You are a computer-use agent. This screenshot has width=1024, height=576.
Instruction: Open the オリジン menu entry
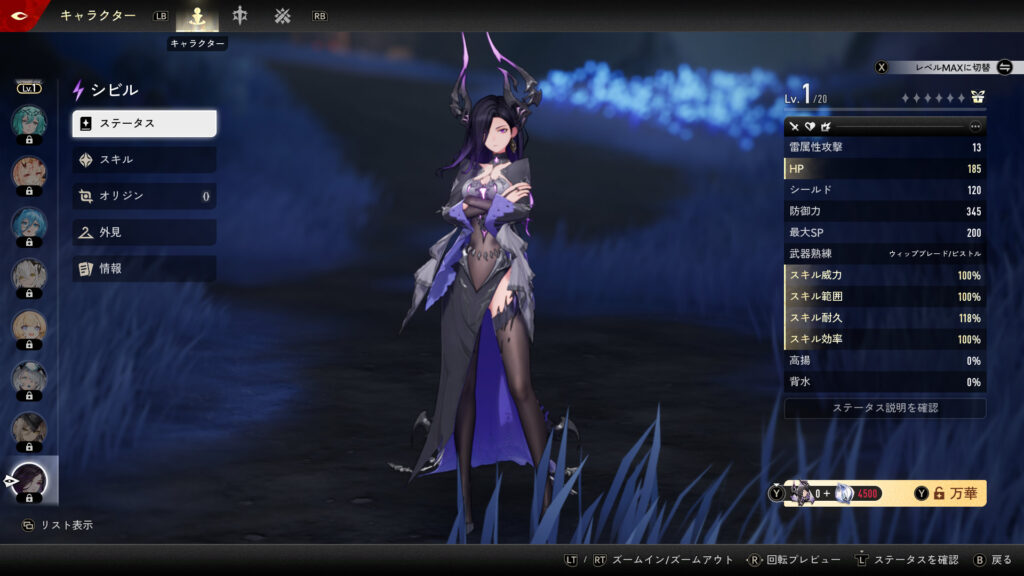[x=144, y=196]
